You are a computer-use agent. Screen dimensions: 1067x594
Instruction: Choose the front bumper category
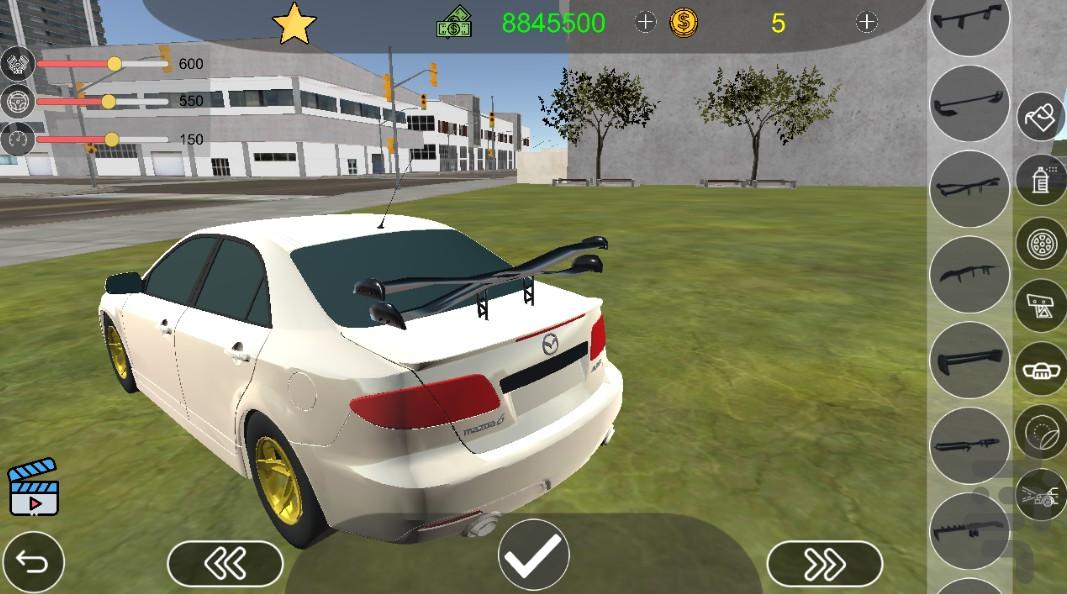click(1041, 369)
